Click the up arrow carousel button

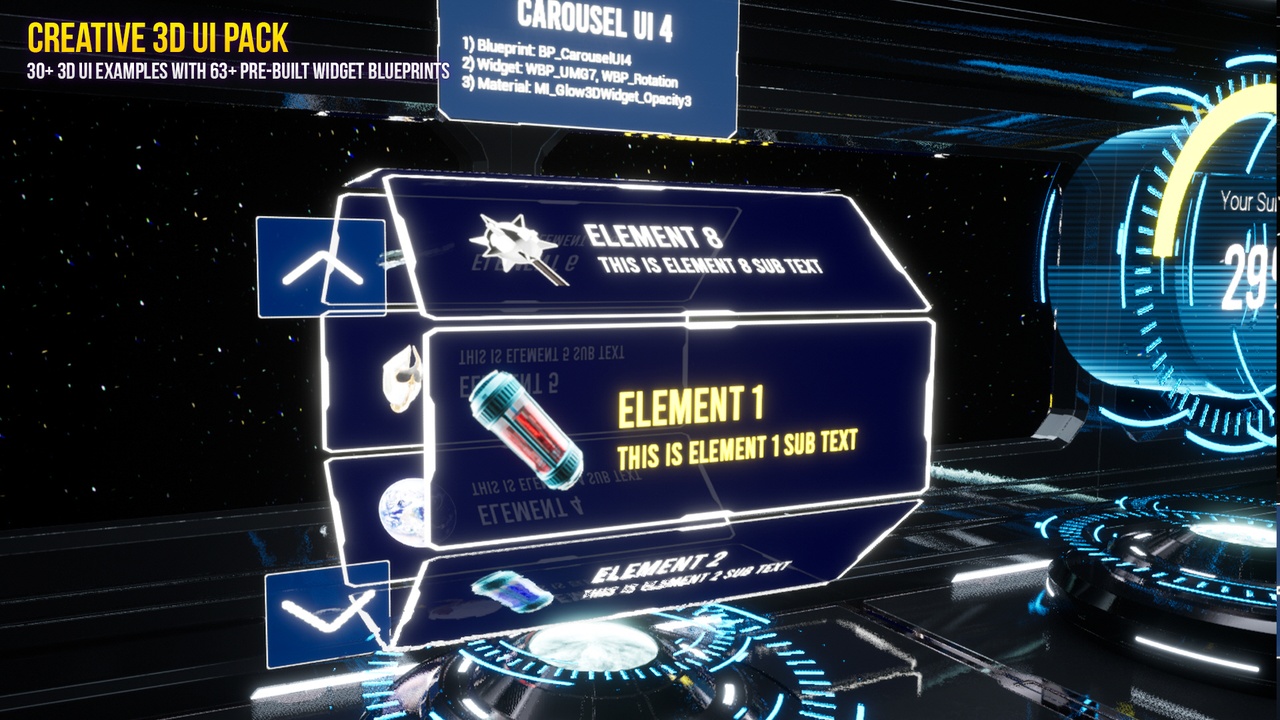click(321, 267)
